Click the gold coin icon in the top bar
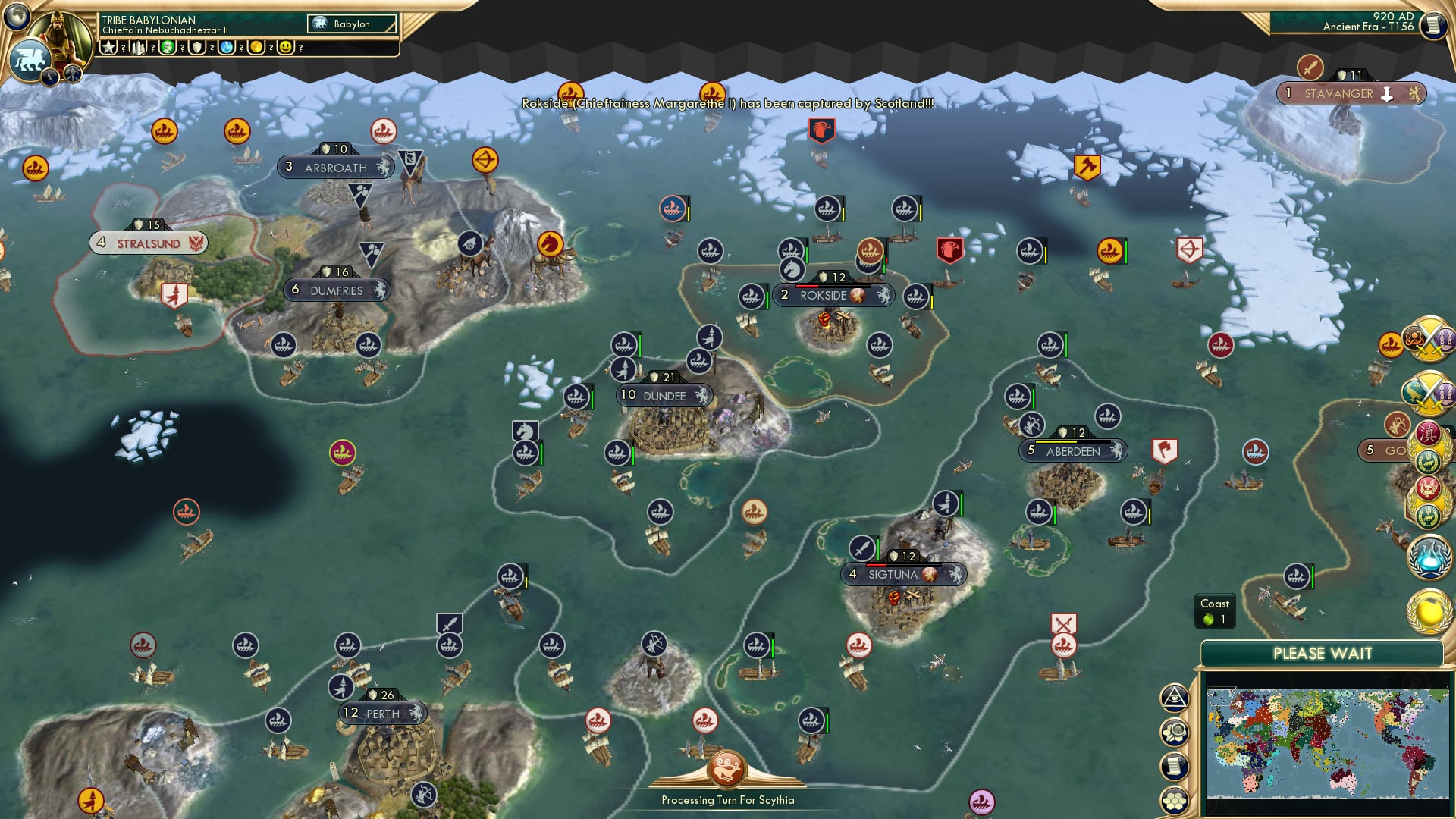The width and height of the screenshot is (1456, 819). [x=258, y=47]
